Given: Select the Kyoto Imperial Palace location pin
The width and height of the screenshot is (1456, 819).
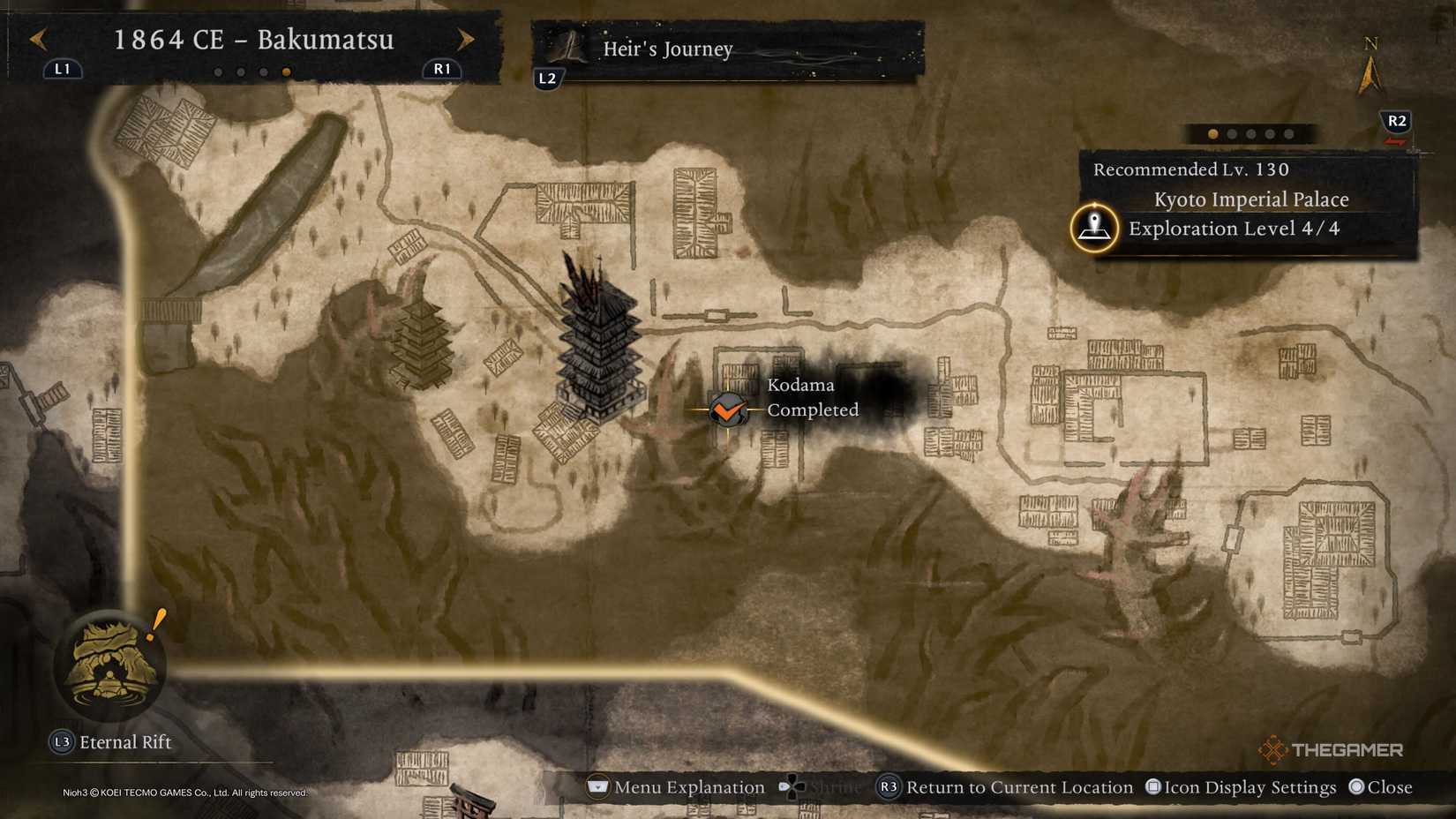Looking at the screenshot, I should (x=1094, y=228).
